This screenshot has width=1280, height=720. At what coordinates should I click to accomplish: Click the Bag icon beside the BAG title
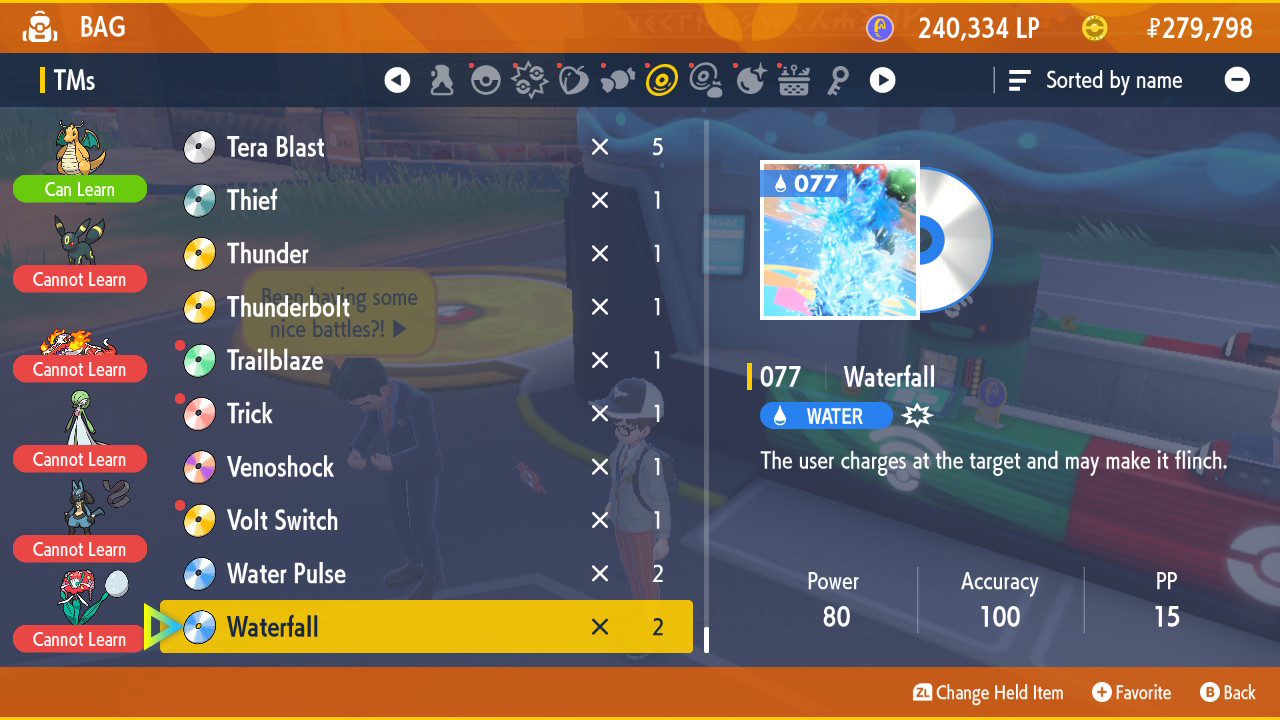click(40, 27)
